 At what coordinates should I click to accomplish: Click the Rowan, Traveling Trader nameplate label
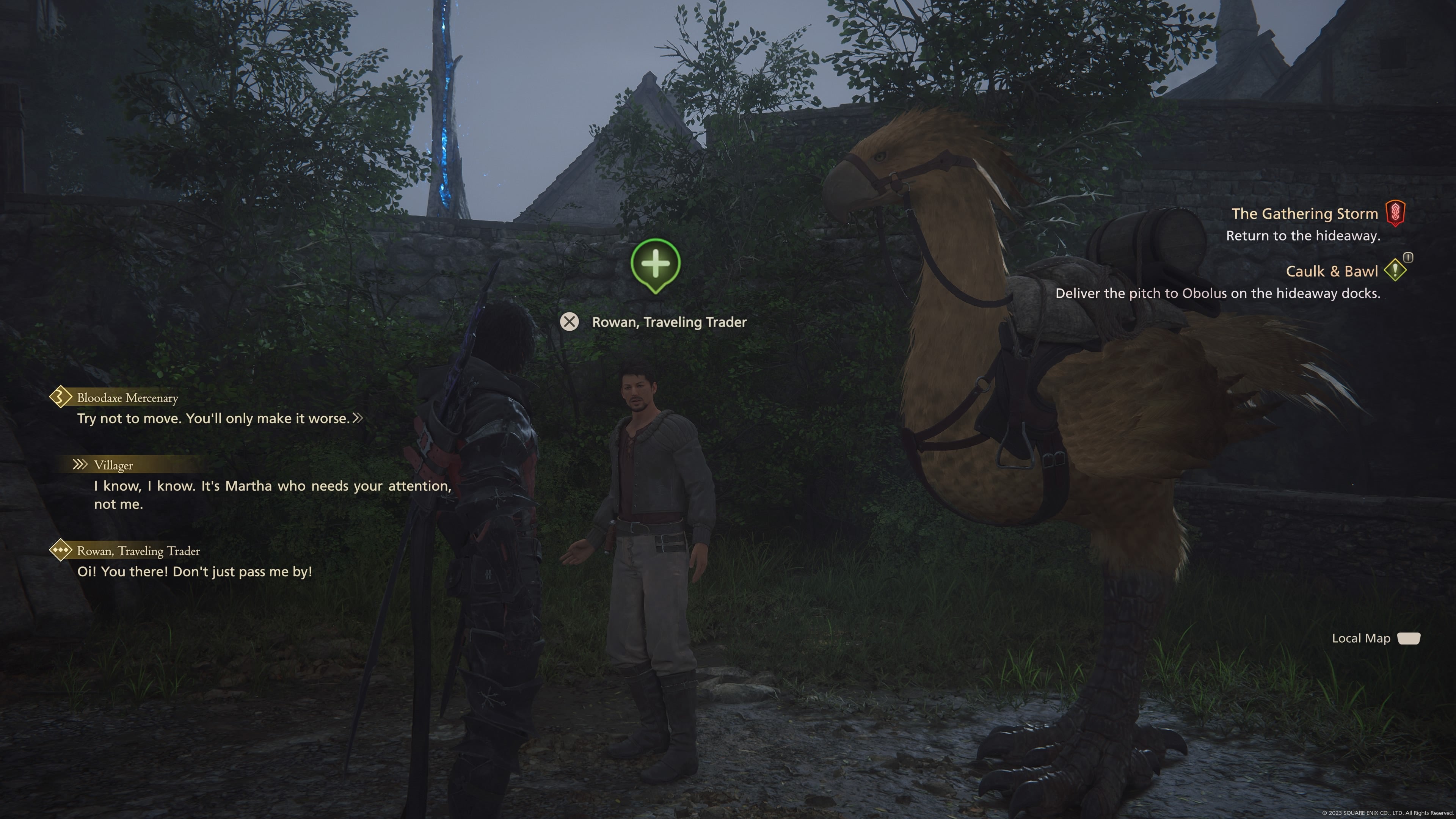click(x=669, y=322)
